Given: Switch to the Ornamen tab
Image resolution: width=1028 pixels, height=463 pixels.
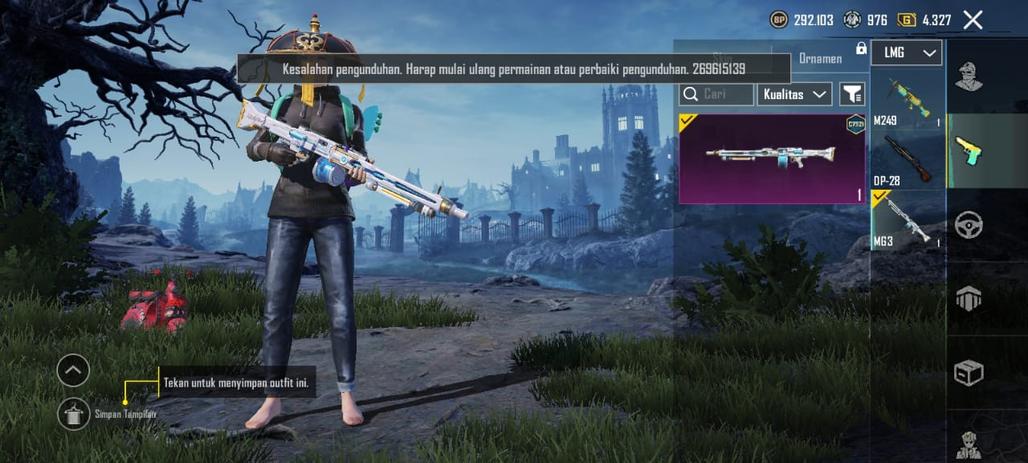Looking at the screenshot, I should (819, 59).
